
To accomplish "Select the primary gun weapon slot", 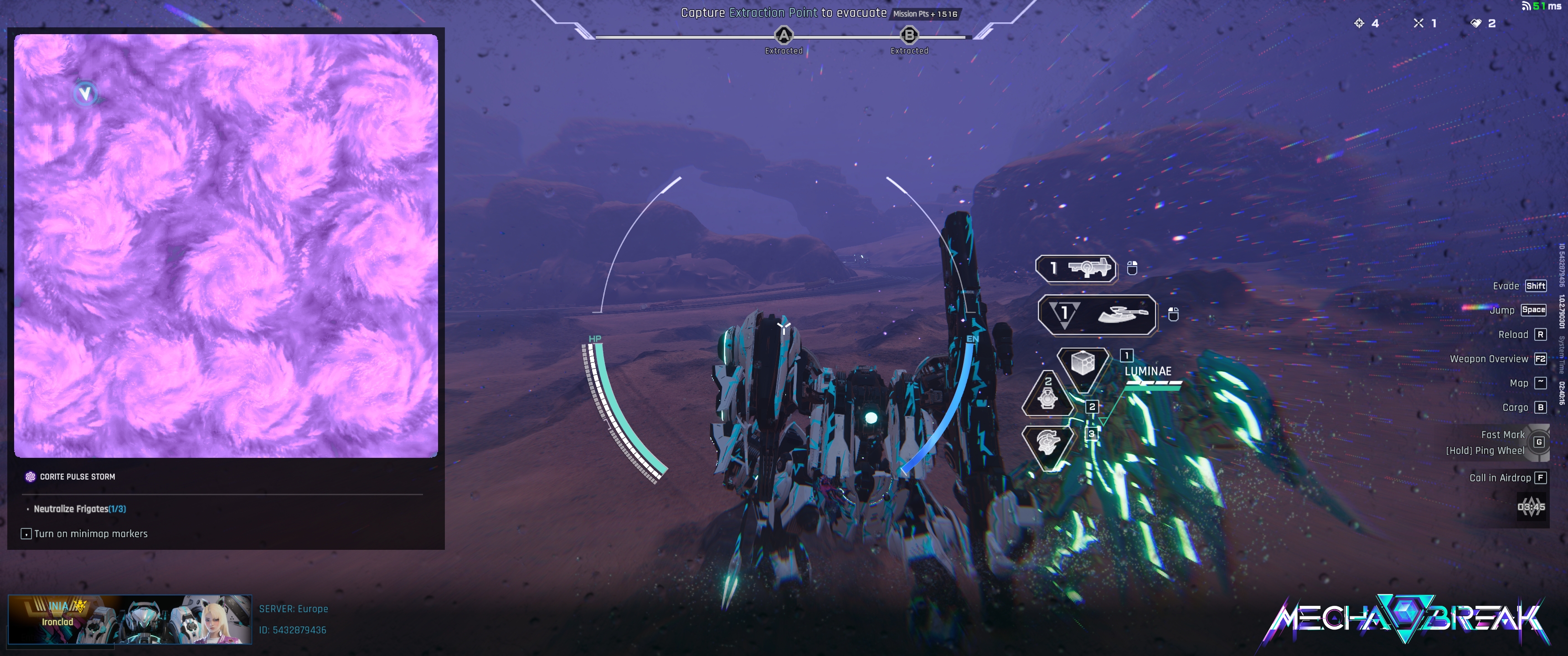I will pyautogui.click(x=1076, y=268).
